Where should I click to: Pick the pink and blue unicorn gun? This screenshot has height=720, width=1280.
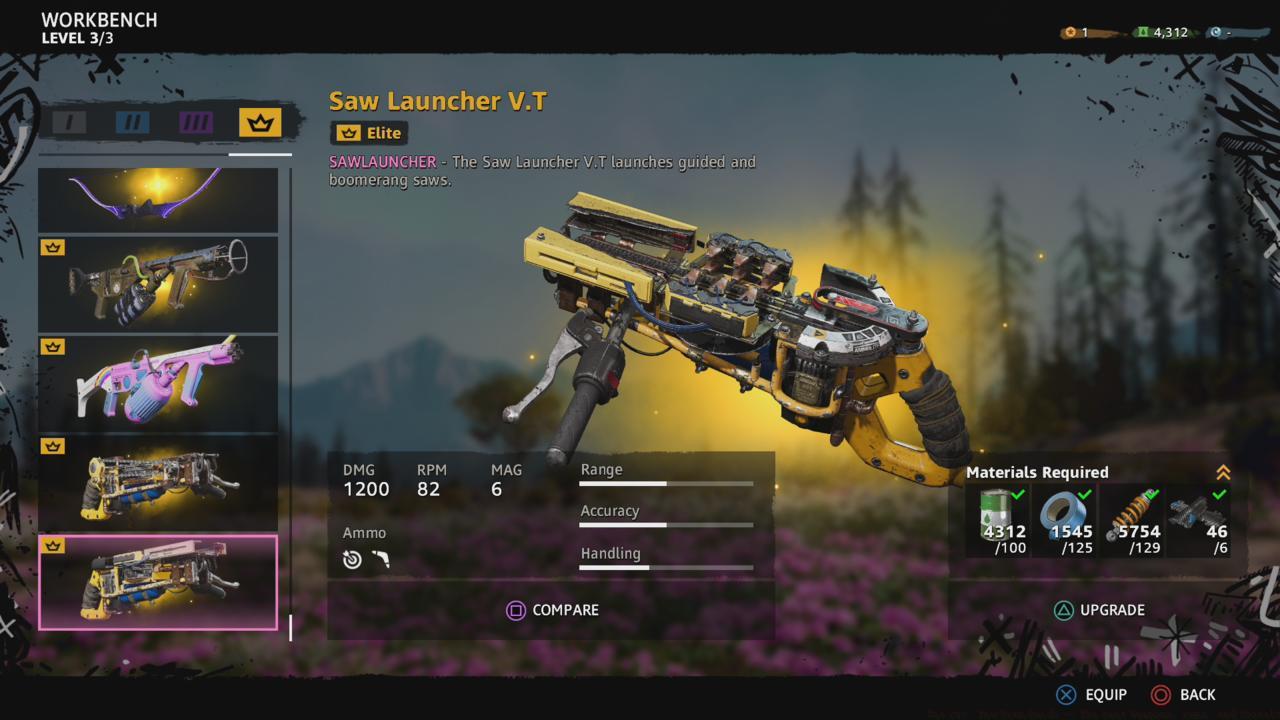click(x=158, y=382)
